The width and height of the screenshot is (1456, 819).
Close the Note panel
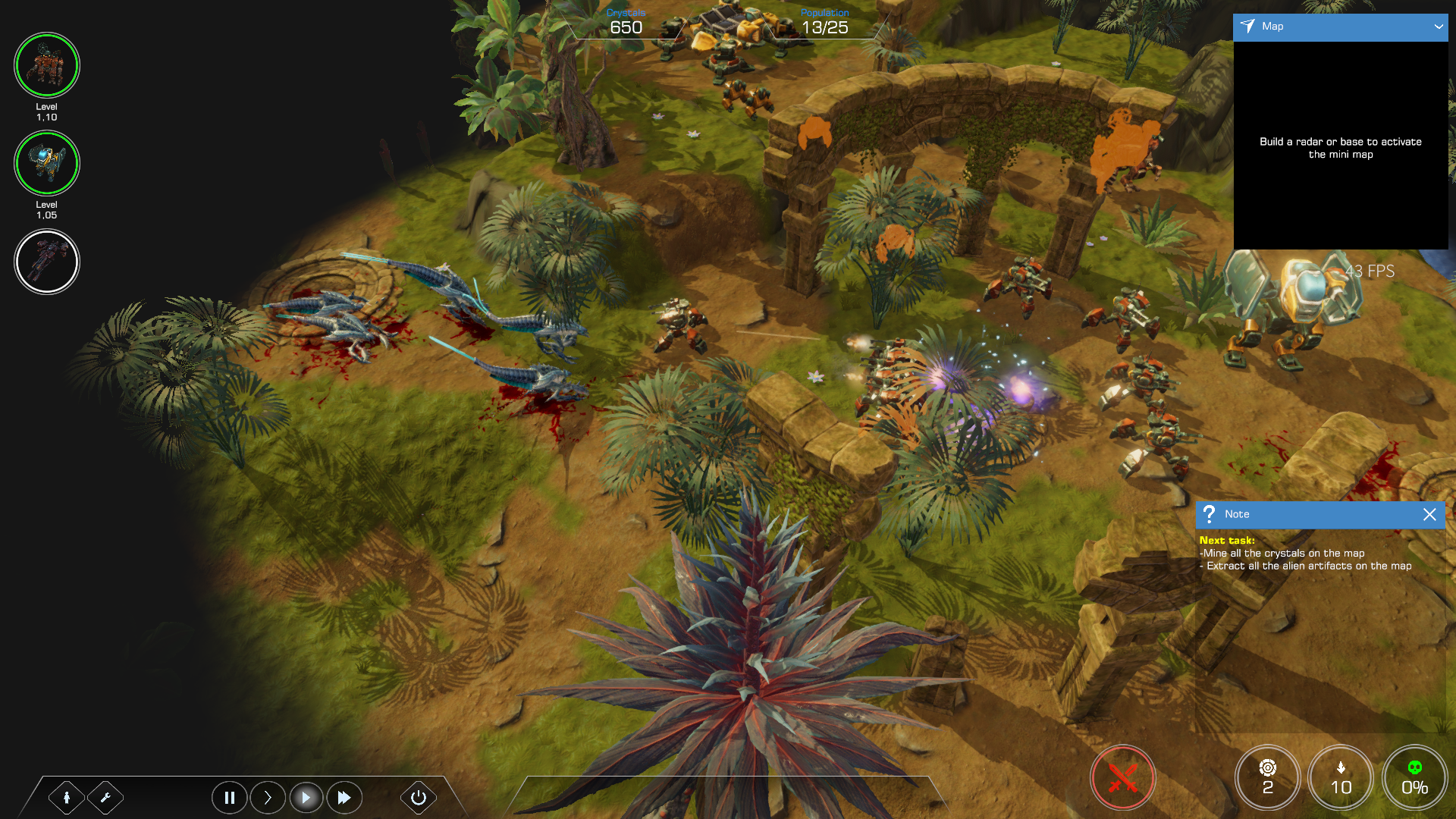pyautogui.click(x=1429, y=514)
